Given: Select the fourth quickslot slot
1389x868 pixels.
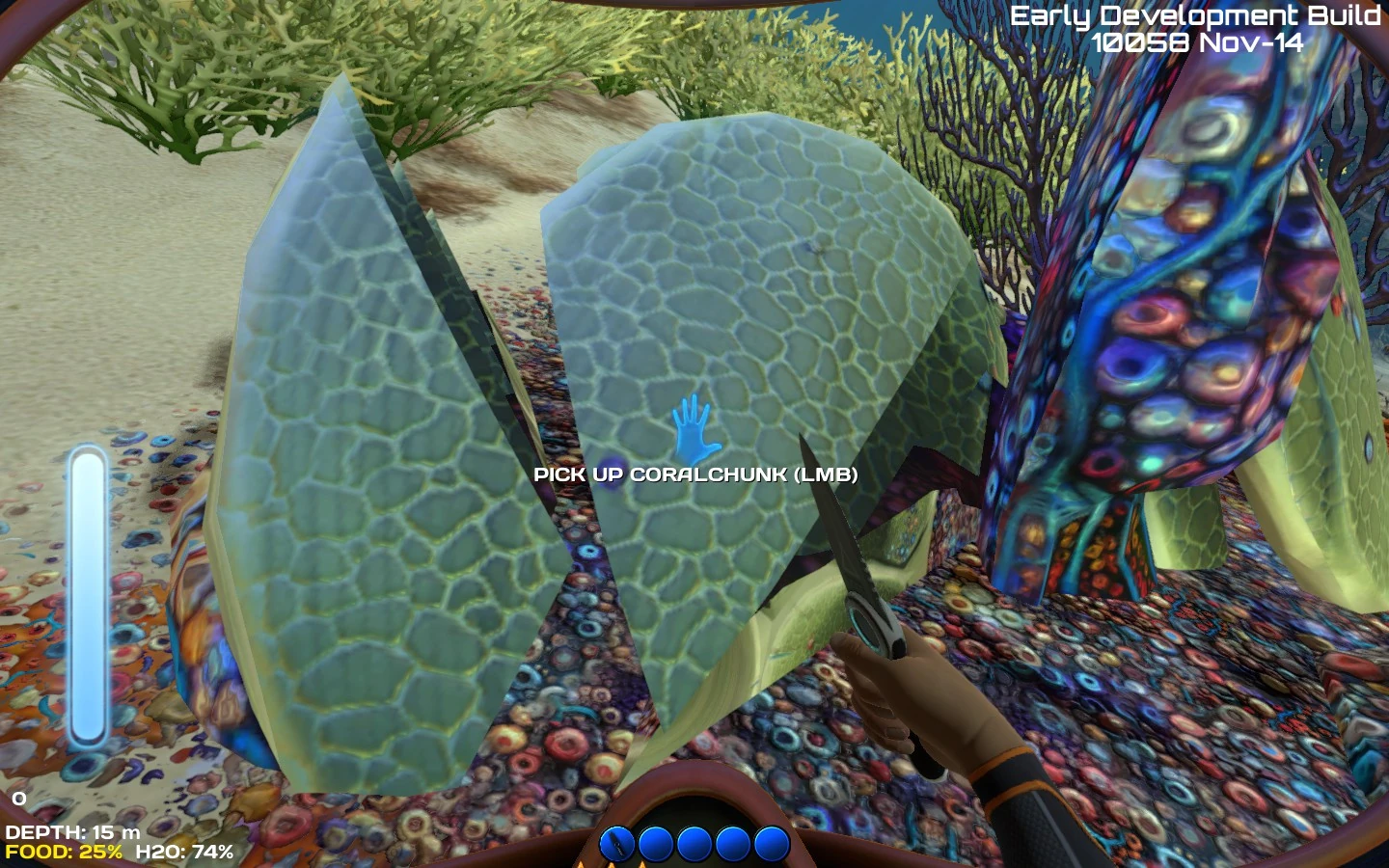Looking at the screenshot, I should tap(731, 844).
